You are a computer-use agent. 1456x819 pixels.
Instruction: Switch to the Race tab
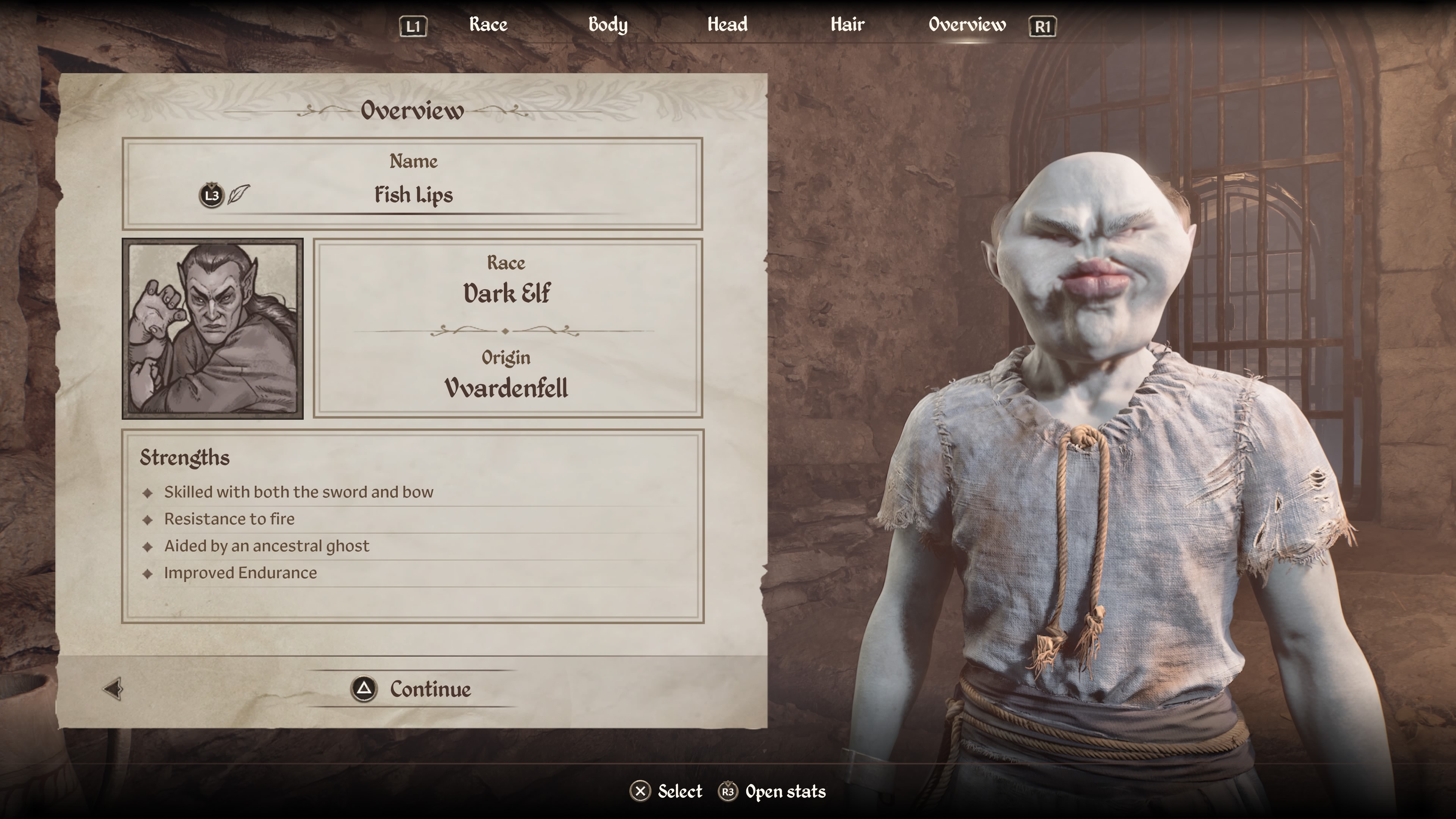(x=488, y=25)
